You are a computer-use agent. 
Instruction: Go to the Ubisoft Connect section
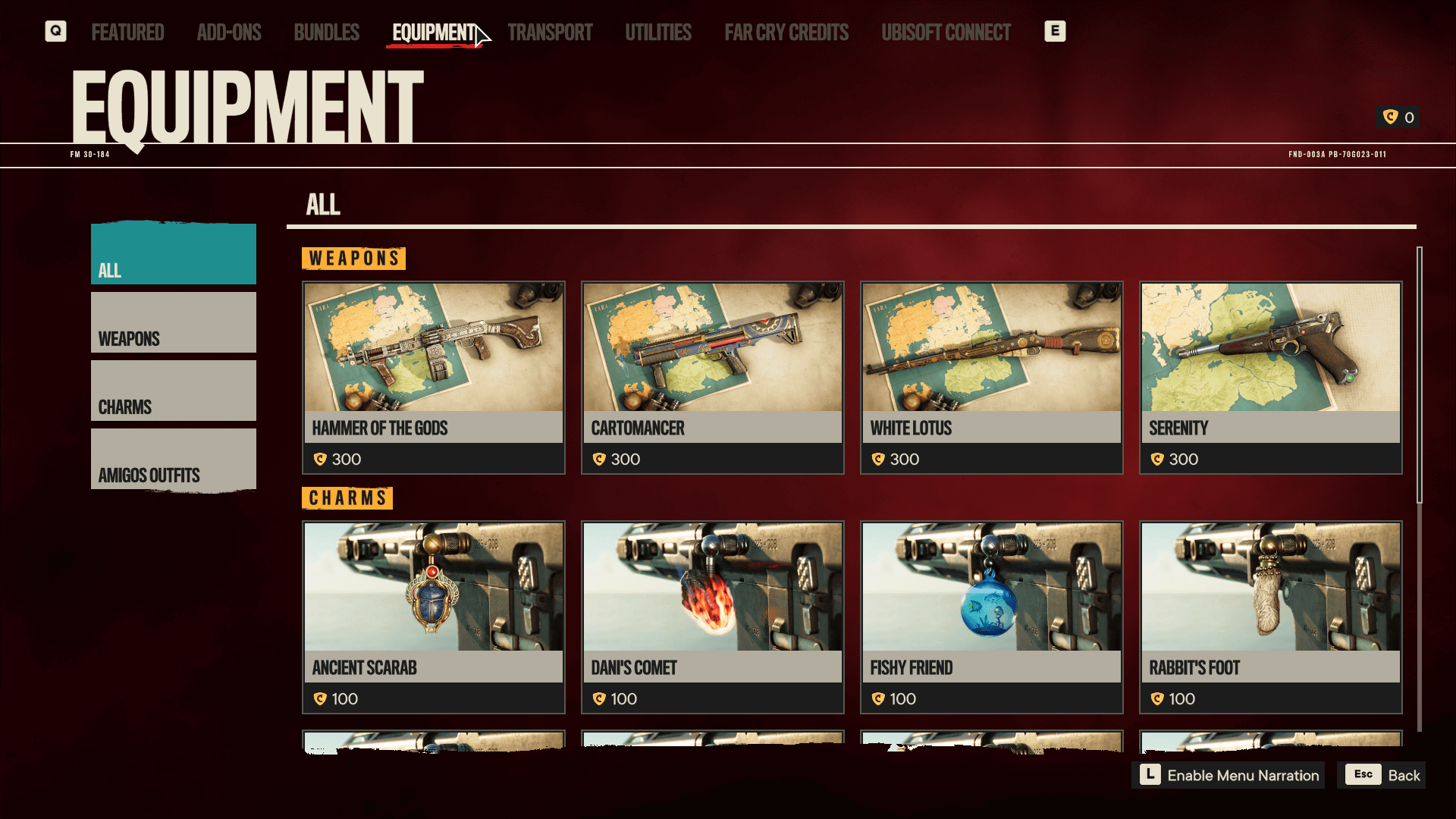click(946, 32)
